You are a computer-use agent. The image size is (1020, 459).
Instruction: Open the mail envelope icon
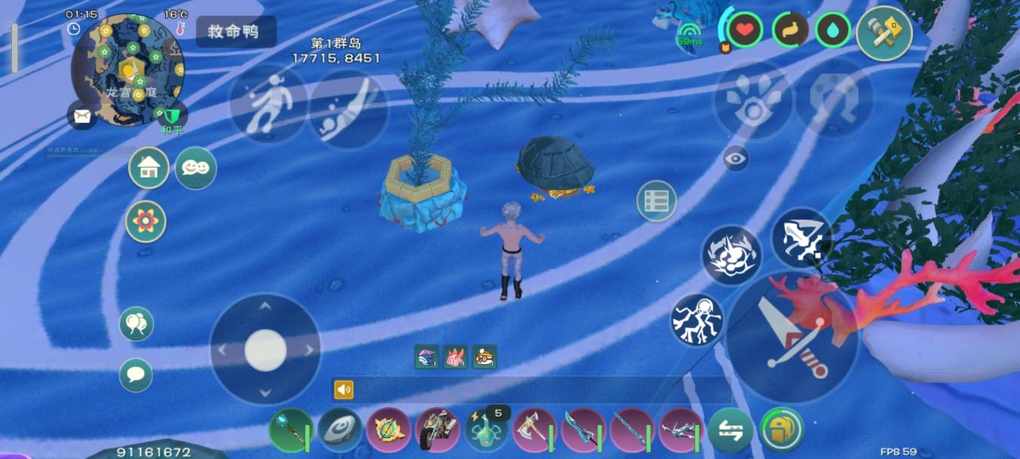click(x=82, y=116)
